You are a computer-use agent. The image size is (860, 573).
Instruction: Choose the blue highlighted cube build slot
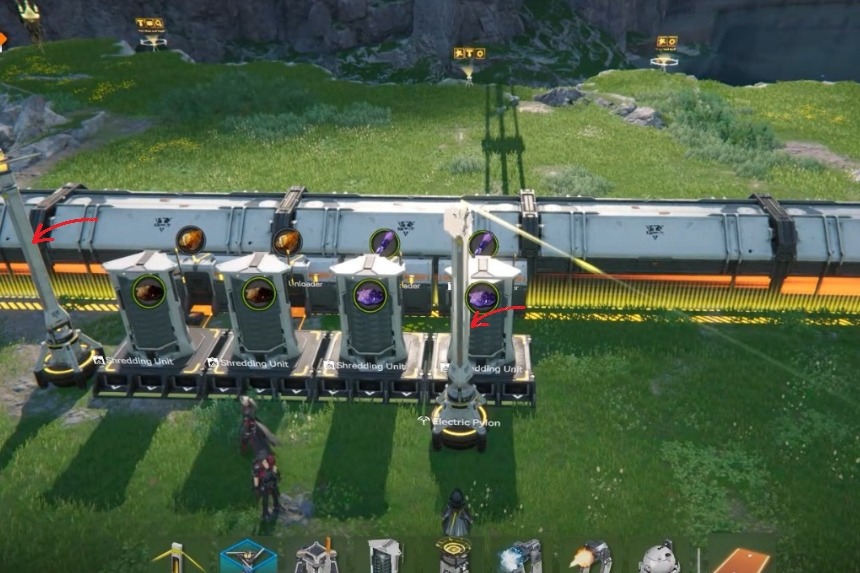click(x=248, y=556)
